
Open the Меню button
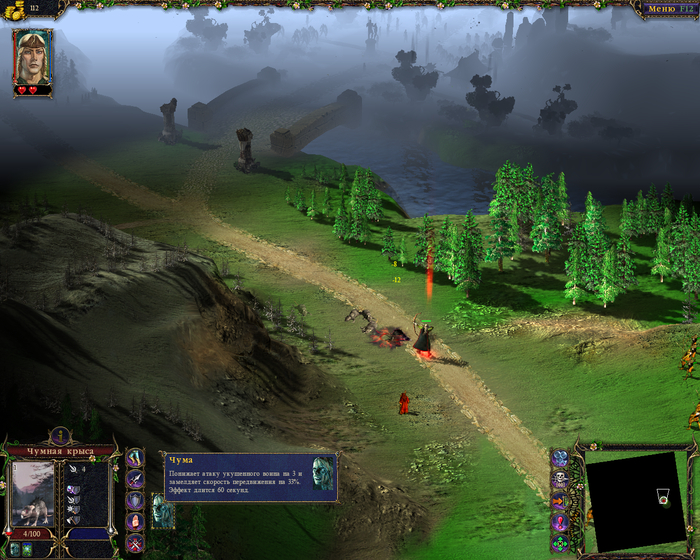pyautogui.click(x=661, y=9)
